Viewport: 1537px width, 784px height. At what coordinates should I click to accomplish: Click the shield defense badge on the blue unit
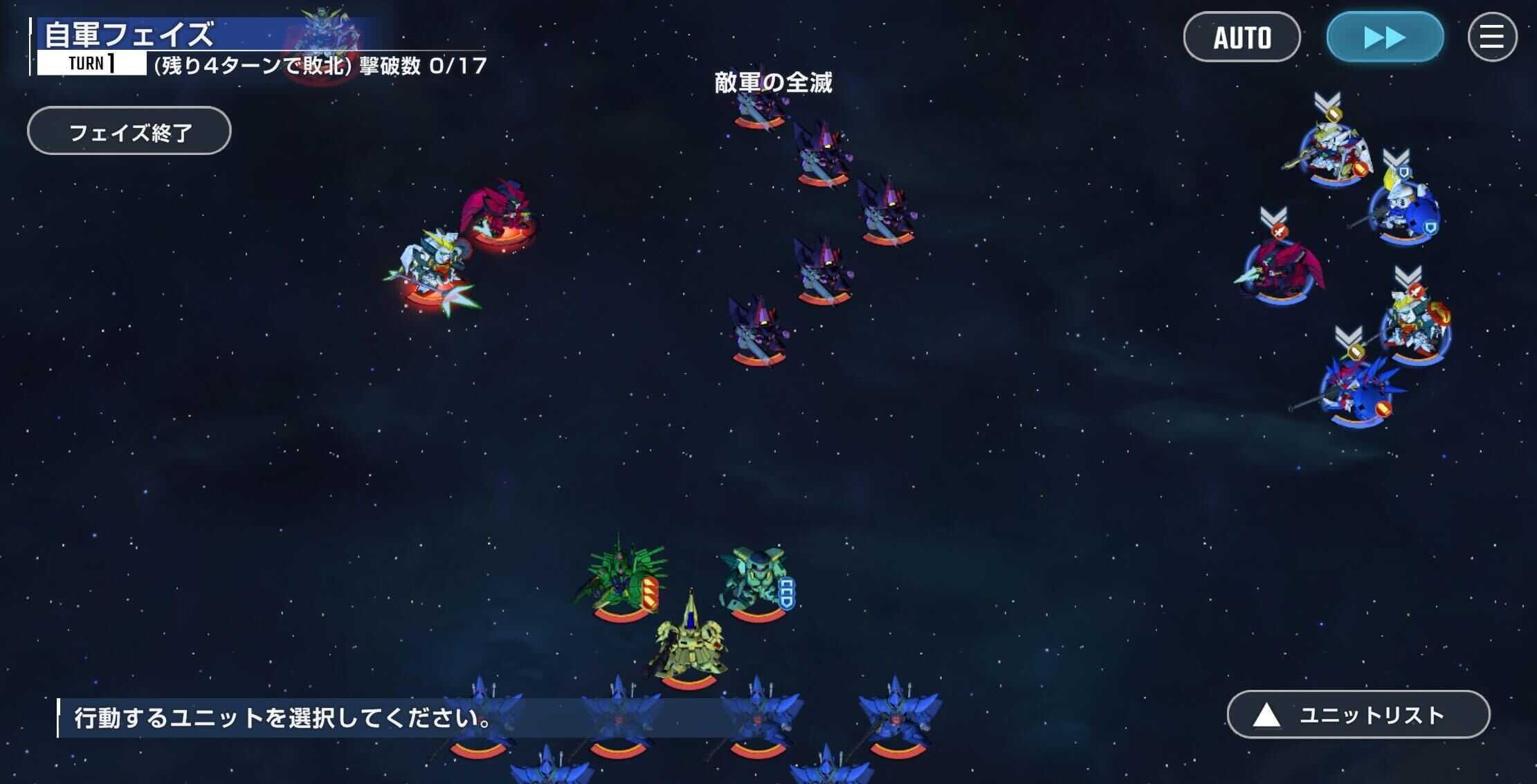[x=1431, y=226]
